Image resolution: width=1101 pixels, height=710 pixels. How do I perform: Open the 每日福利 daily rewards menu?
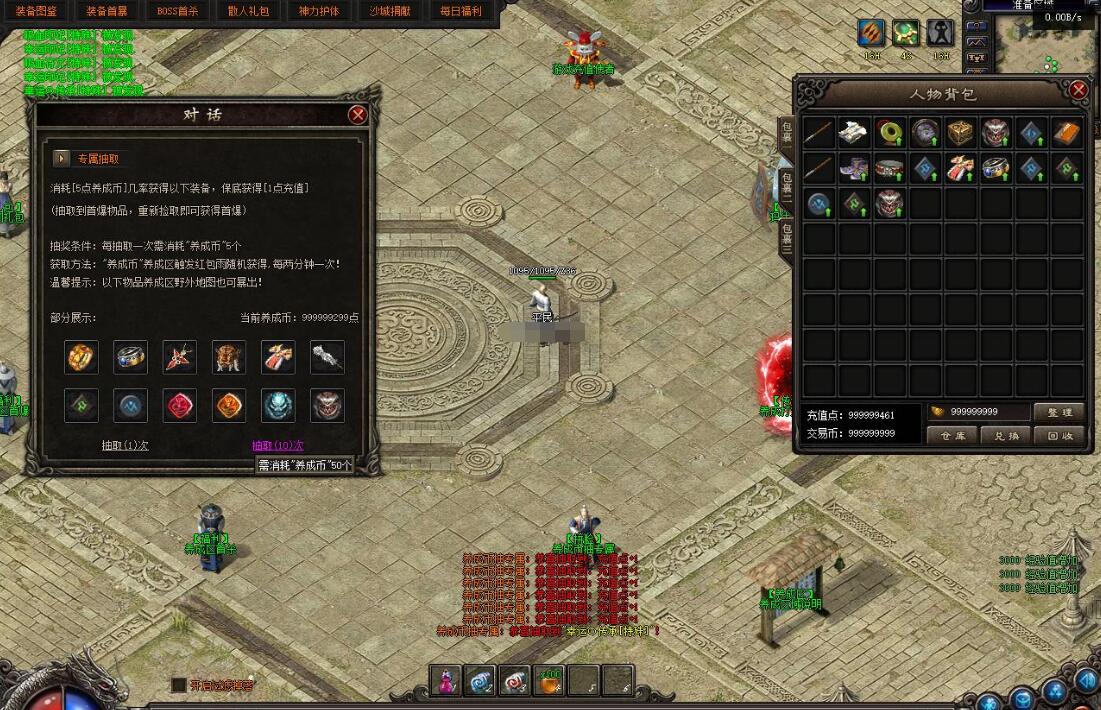coord(461,11)
